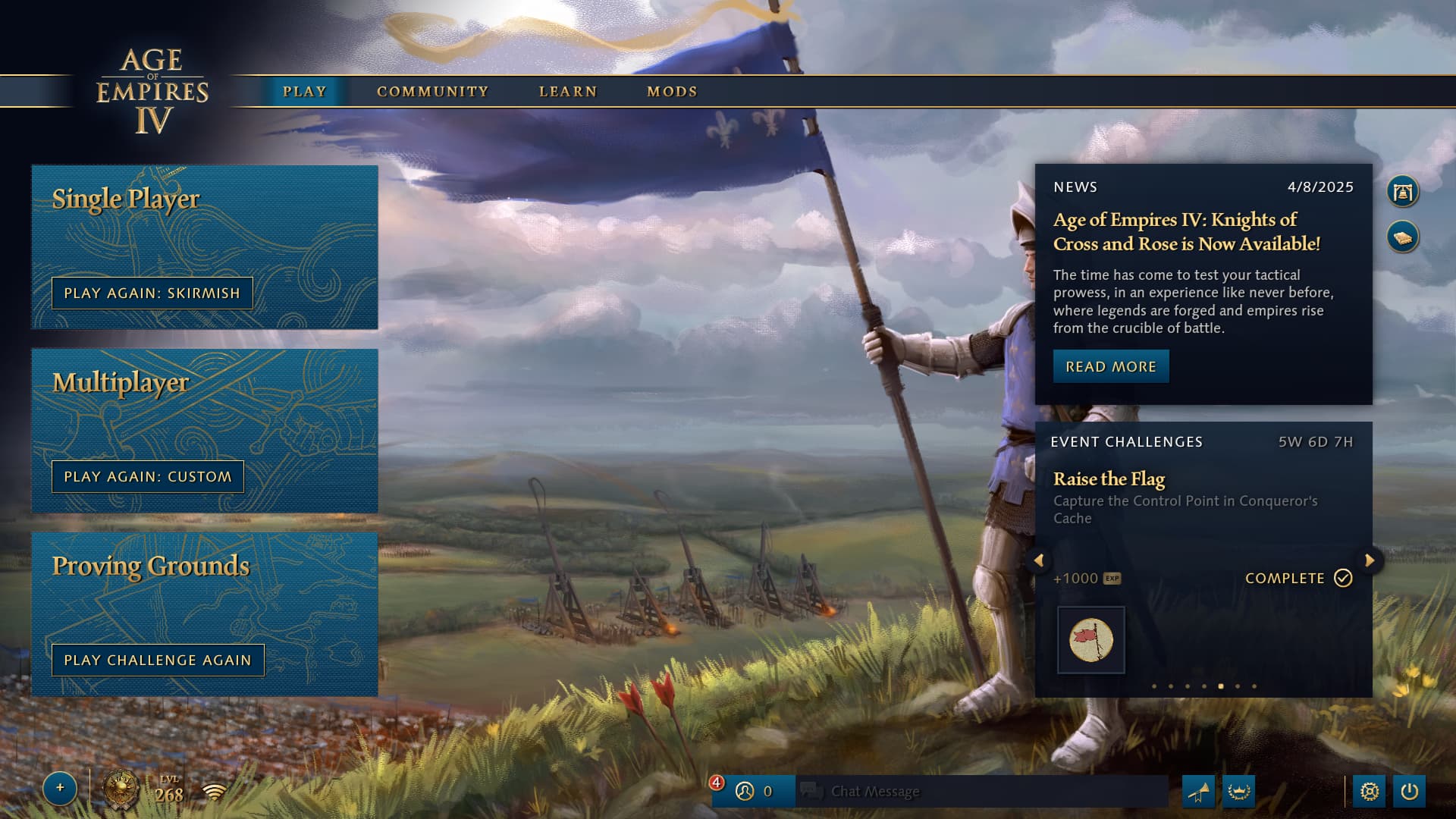This screenshot has height=819, width=1456.
Task: Click the power quit button
Action: click(x=1409, y=792)
